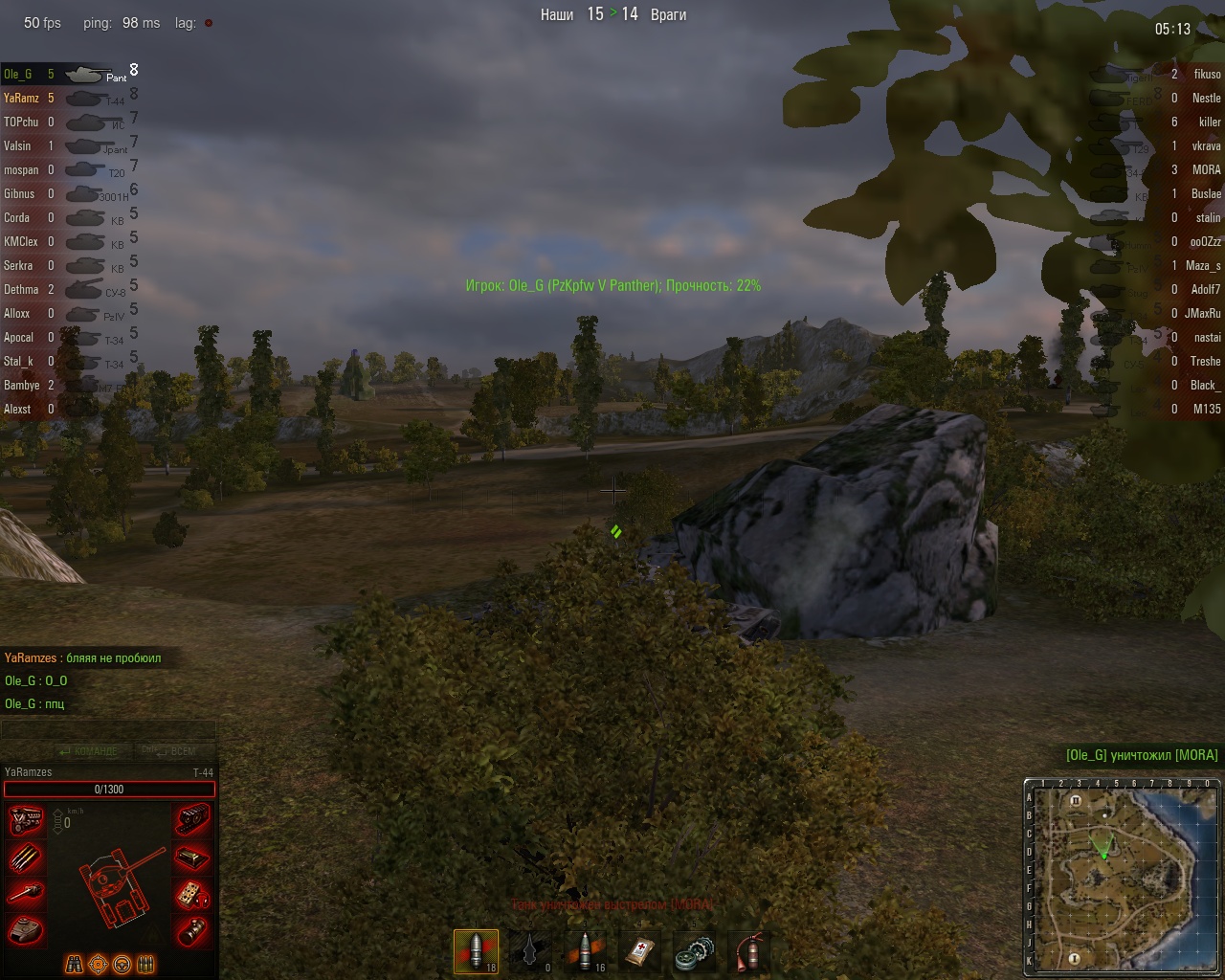Click base marker I on the minimap
Screen dimensions: 1225x980
click(1074, 958)
